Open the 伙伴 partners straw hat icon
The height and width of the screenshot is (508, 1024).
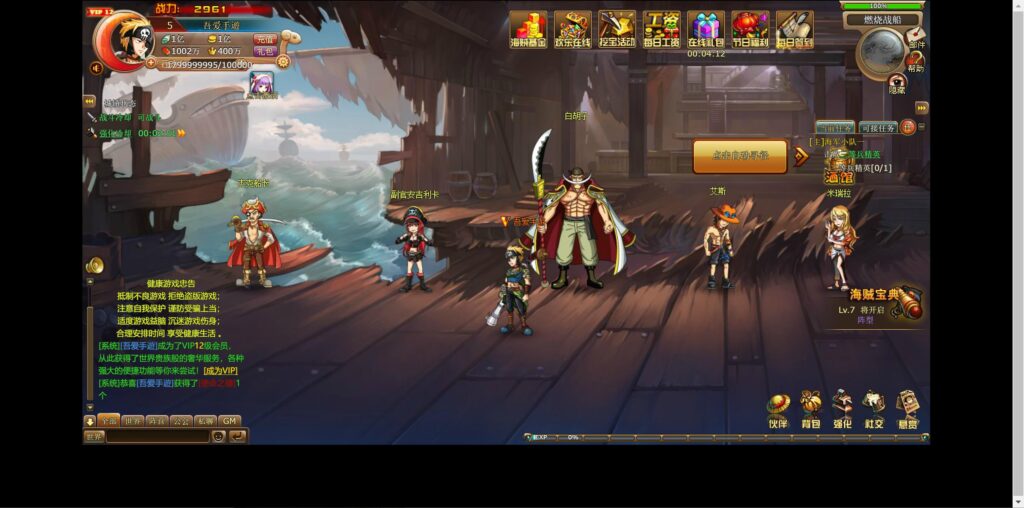point(778,410)
